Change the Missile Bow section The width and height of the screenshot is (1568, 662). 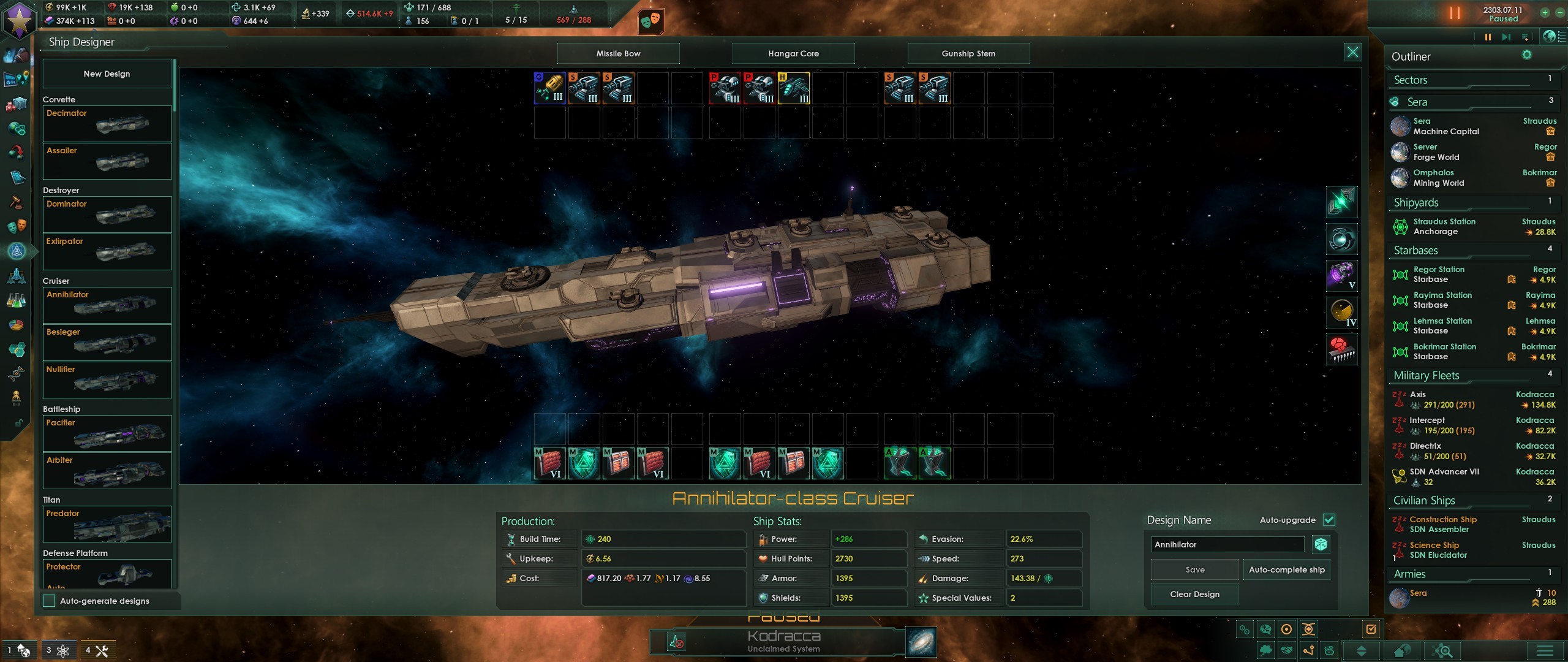pyautogui.click(x=618, y=53)
